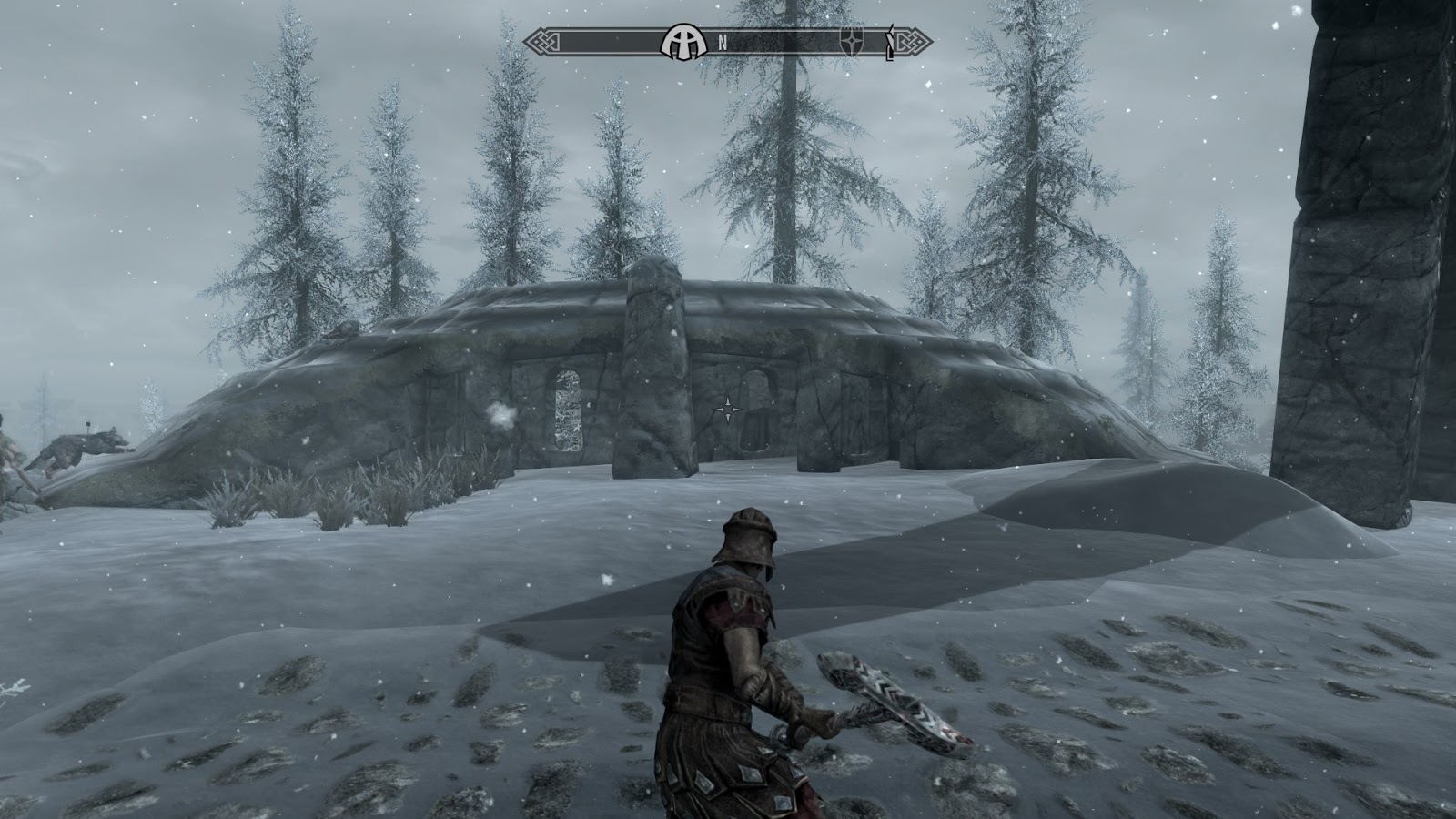Click the shield-shaped location marker on the compass
The width and height of the screenshot is (1456, 819).
(x=851, y=42)
